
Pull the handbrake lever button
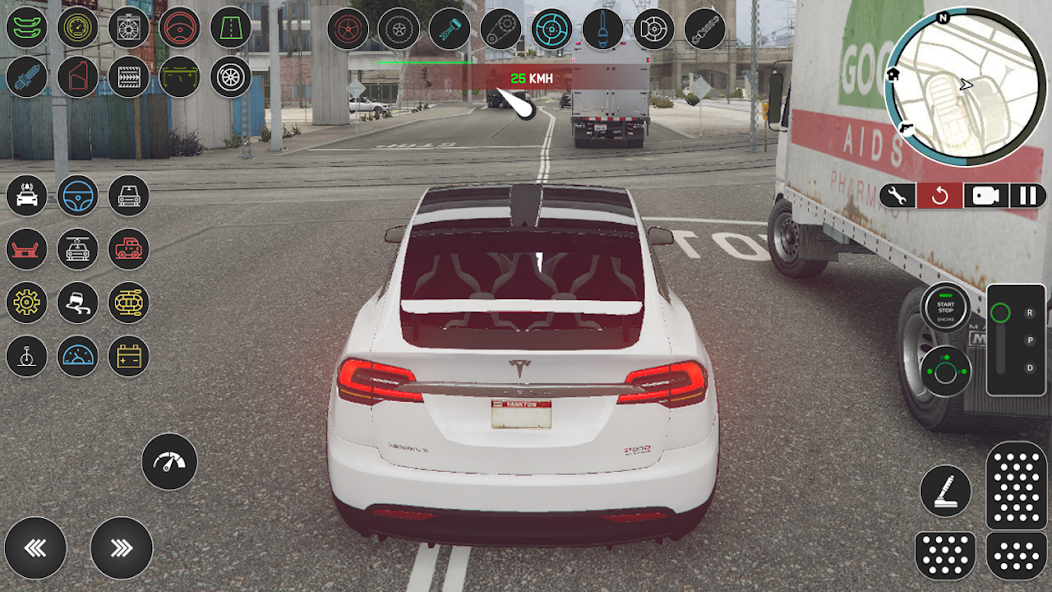click(945, 491)
